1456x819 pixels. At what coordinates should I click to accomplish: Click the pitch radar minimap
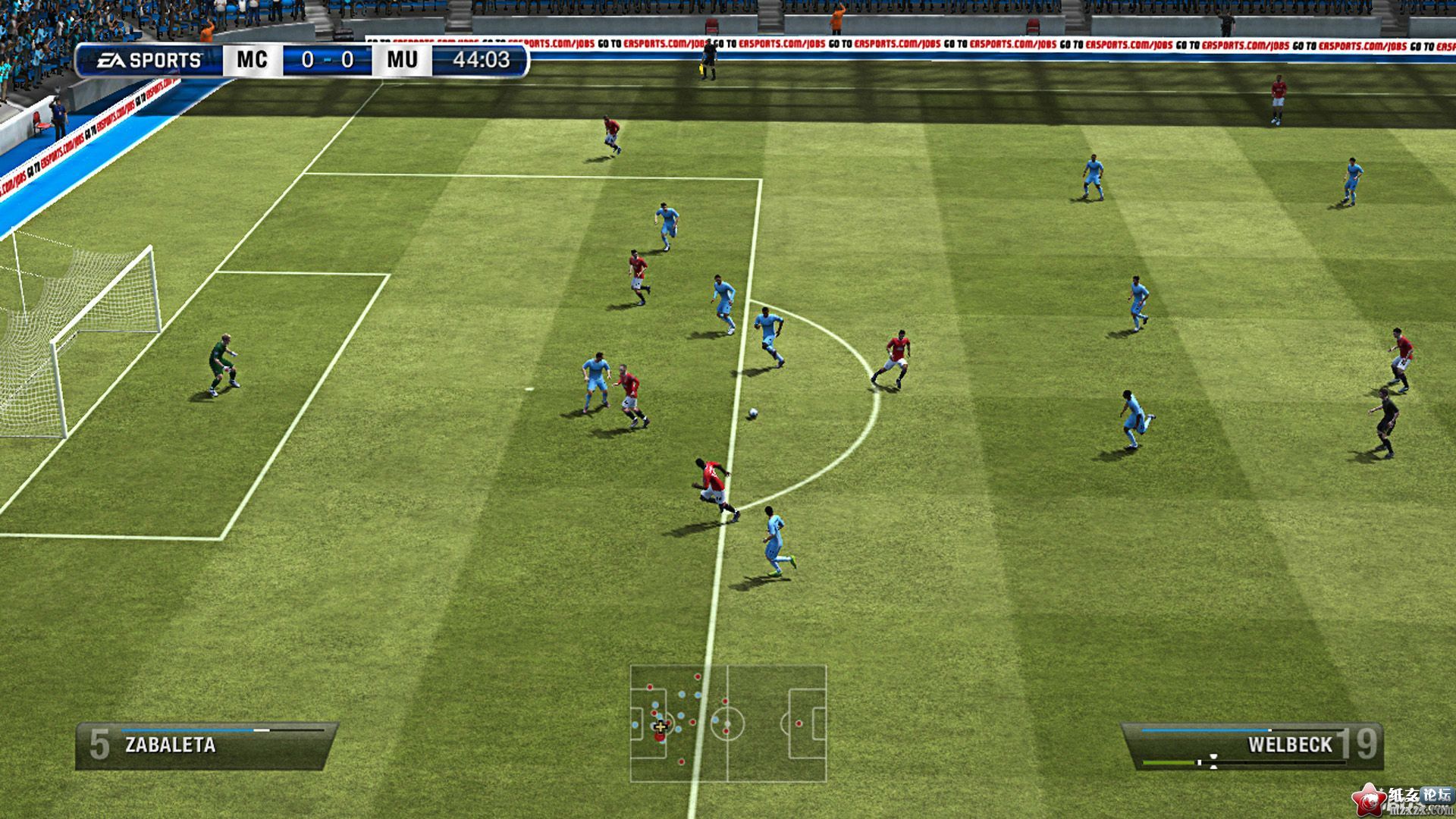click(728, 723)
